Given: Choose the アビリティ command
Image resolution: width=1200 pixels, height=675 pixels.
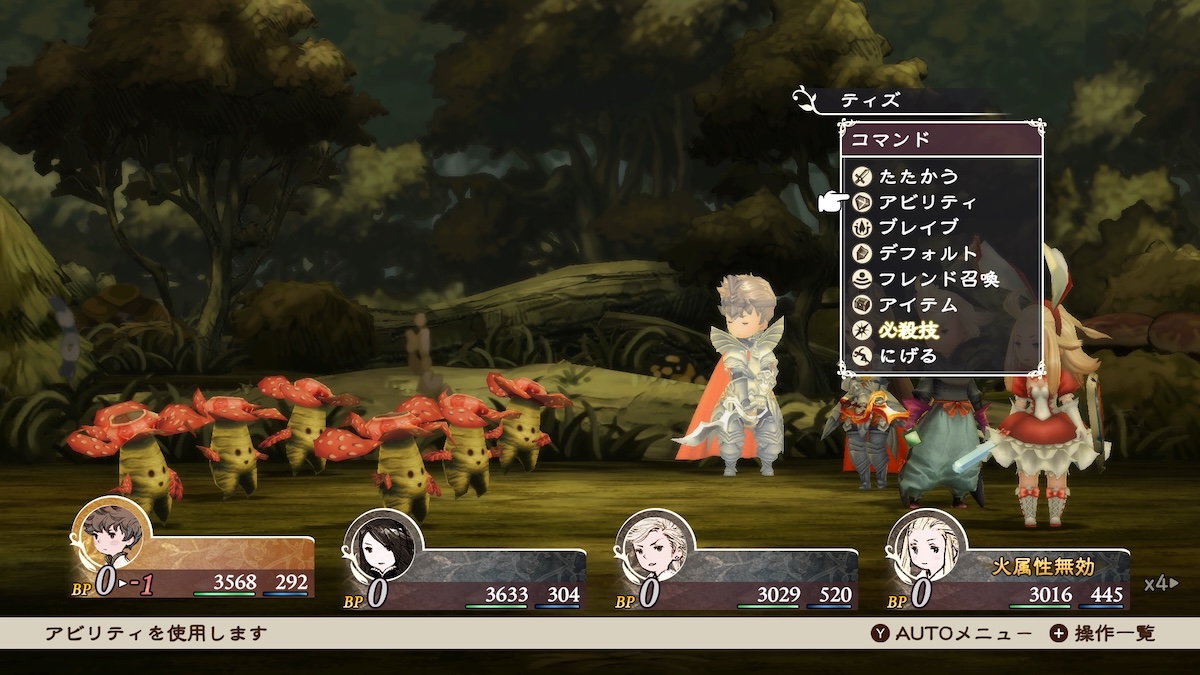Looking at the screenshot, I should pyautogui.click(x=927, y=202).
